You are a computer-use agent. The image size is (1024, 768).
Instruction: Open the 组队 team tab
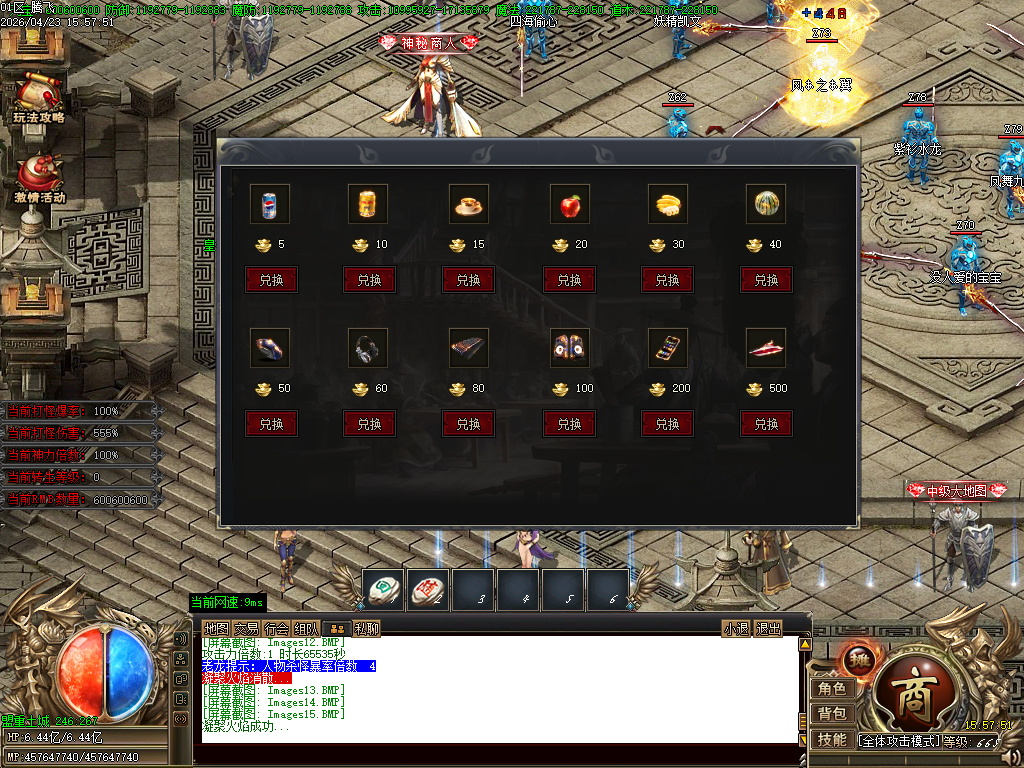307,628
